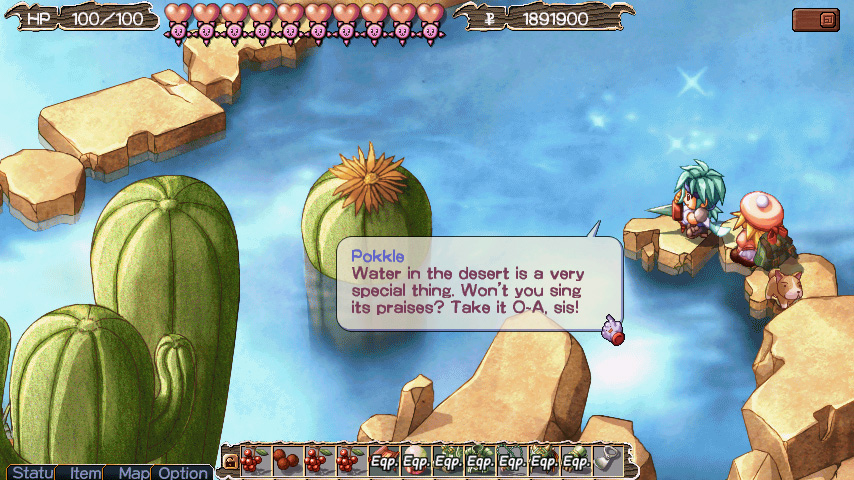Advance Pokkle's dialogue with the glove cursor
The width and height of the screenshot is (854, 480).
pyautogui.click(x=611, y=329)
